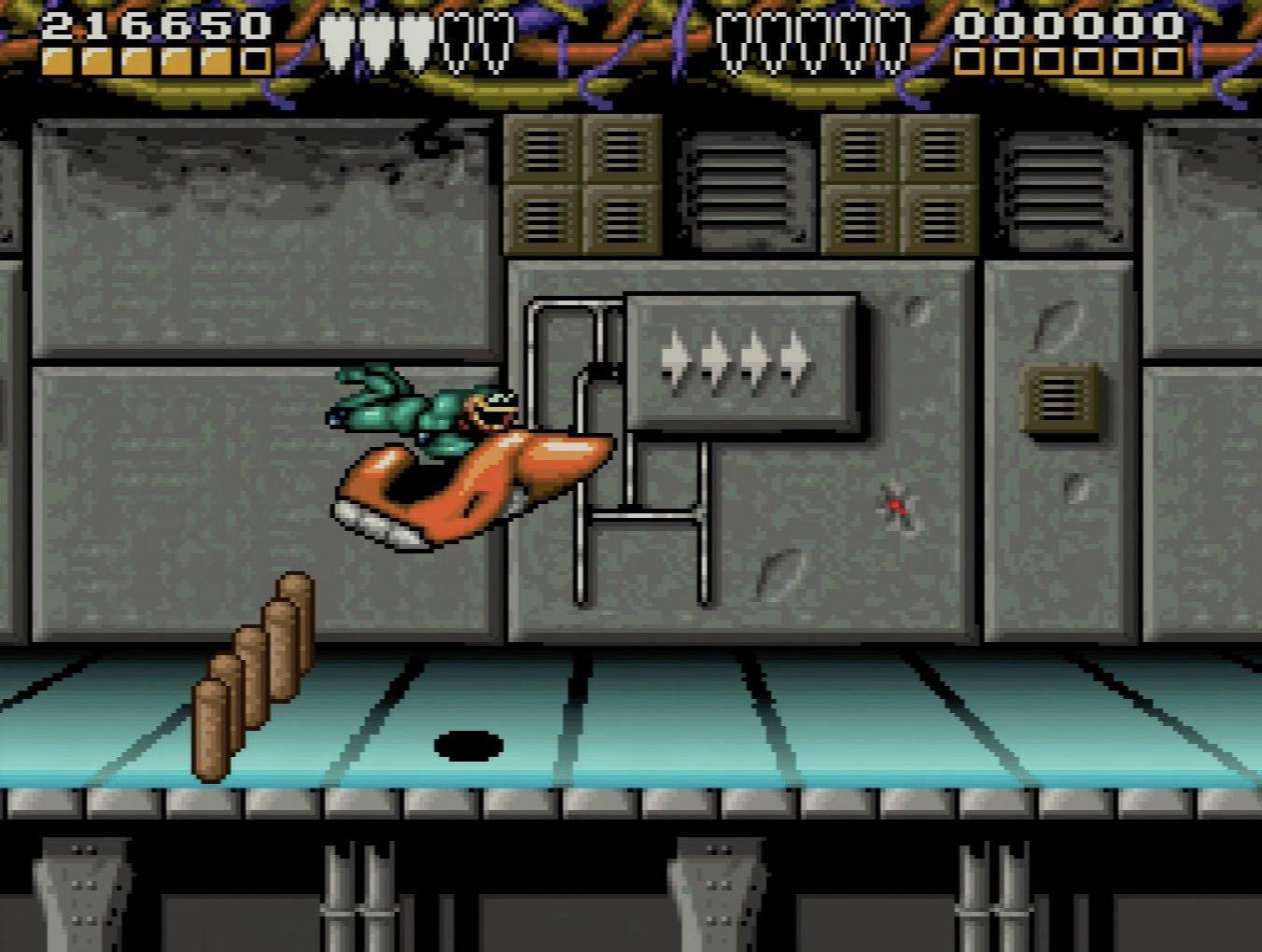Click the small vented hatch on the right wall
The width and height of the screenshot is (1262, 952).
tap(1059, 397)
